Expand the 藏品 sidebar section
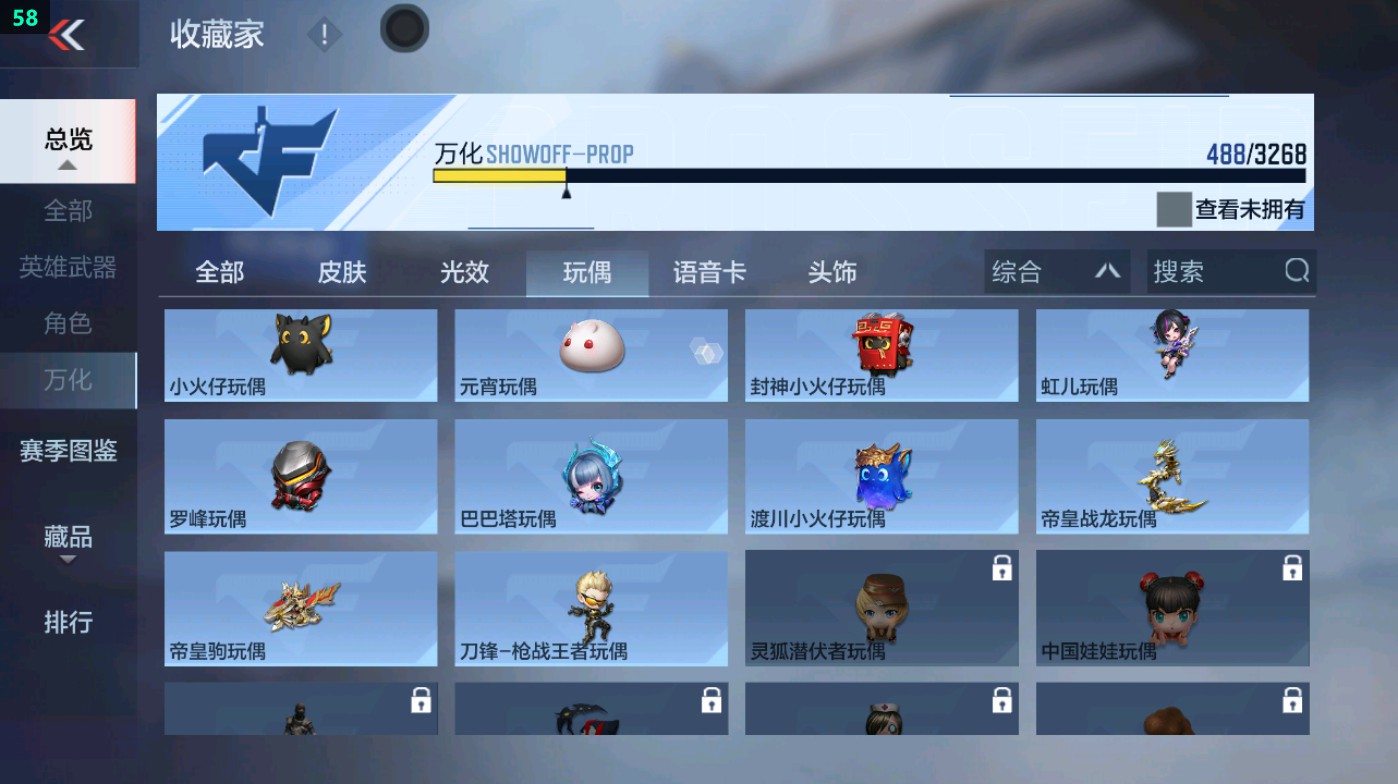 click(x=66, y=540)
